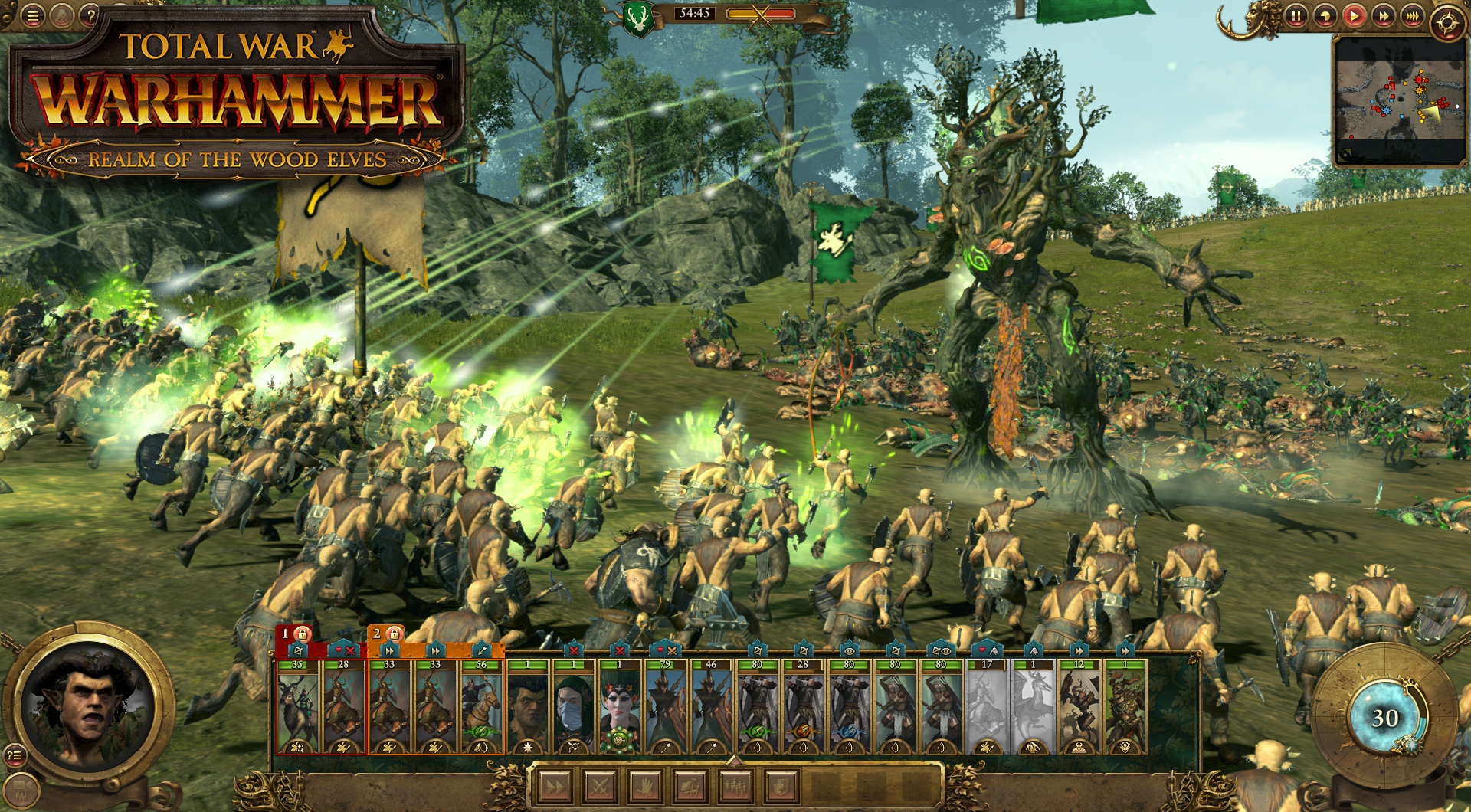1471x812 pixels.
Task: Expand the minimap in the top right corner
Action: point(1345,155)
